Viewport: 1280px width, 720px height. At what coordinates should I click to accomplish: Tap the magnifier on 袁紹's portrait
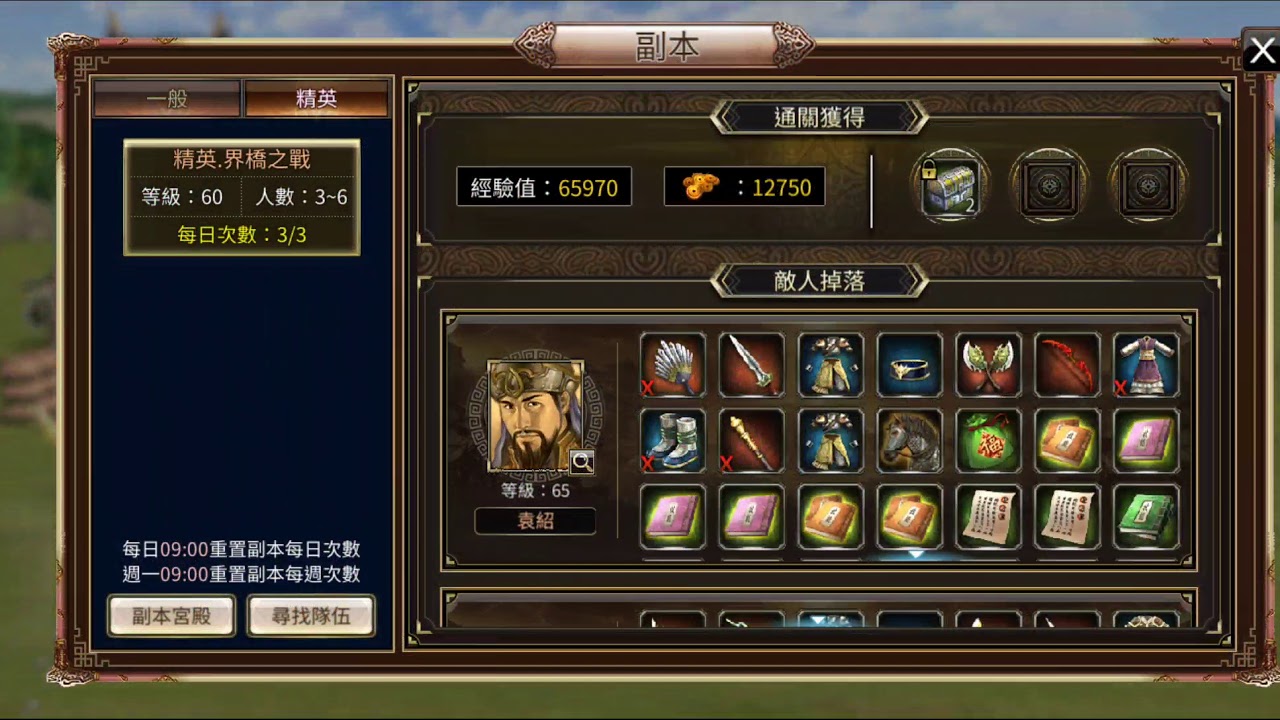581,460
